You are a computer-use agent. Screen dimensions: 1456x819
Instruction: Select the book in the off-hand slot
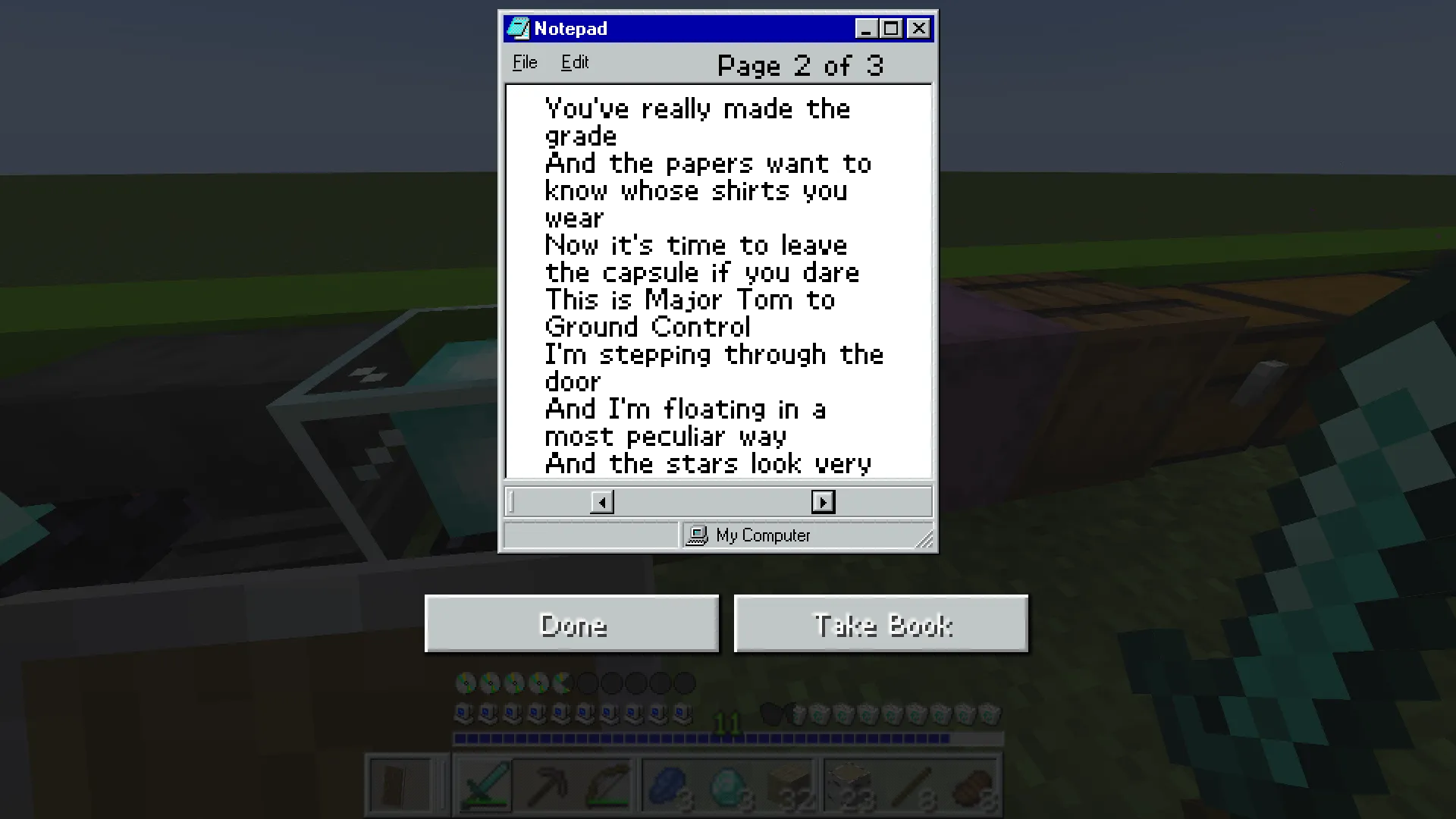[400, 785]
